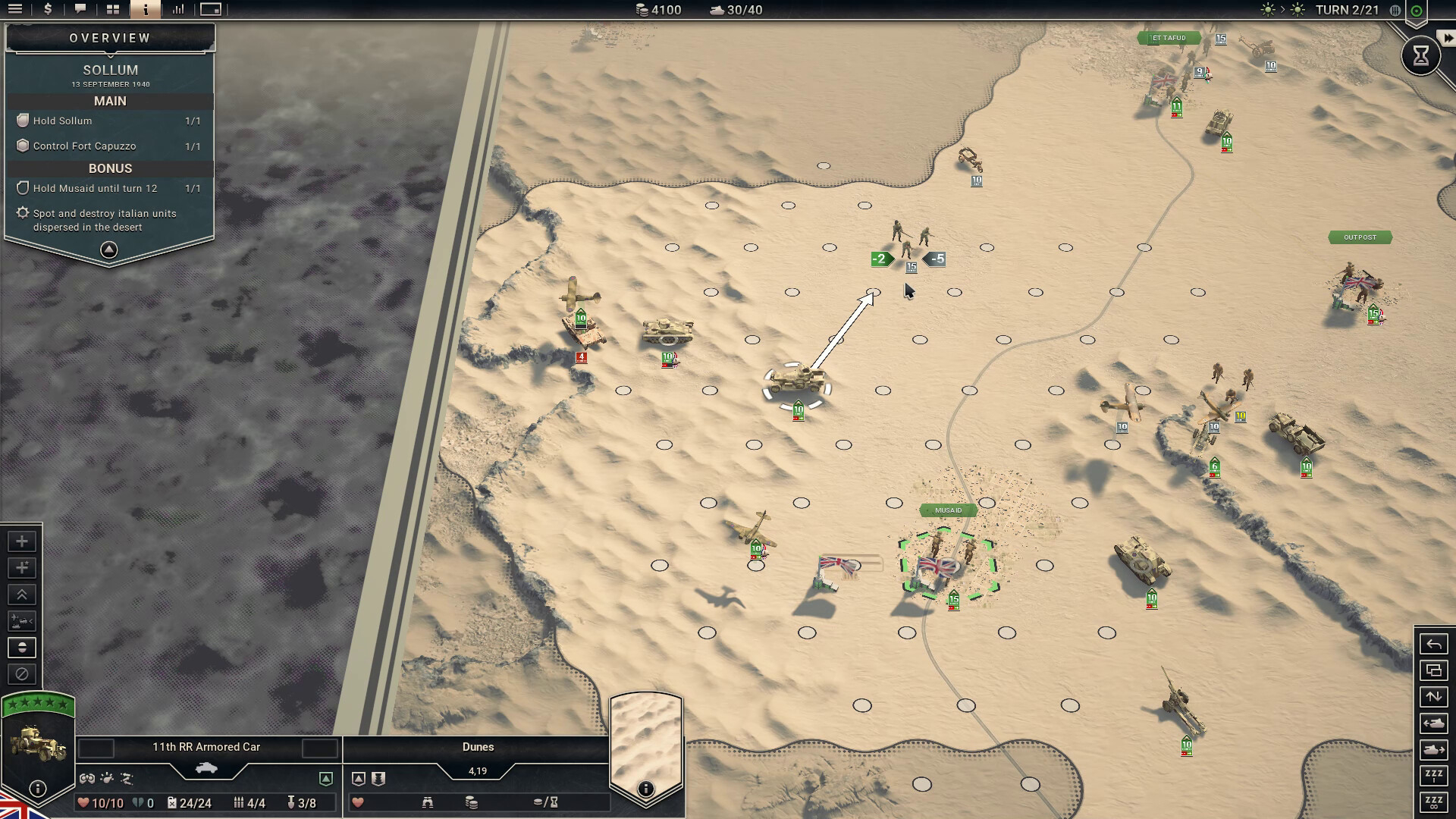1456x819 pixels.
Task: Open the dollar-sign purchase screen
Action: pyautogui.click(x=48, y=10)
